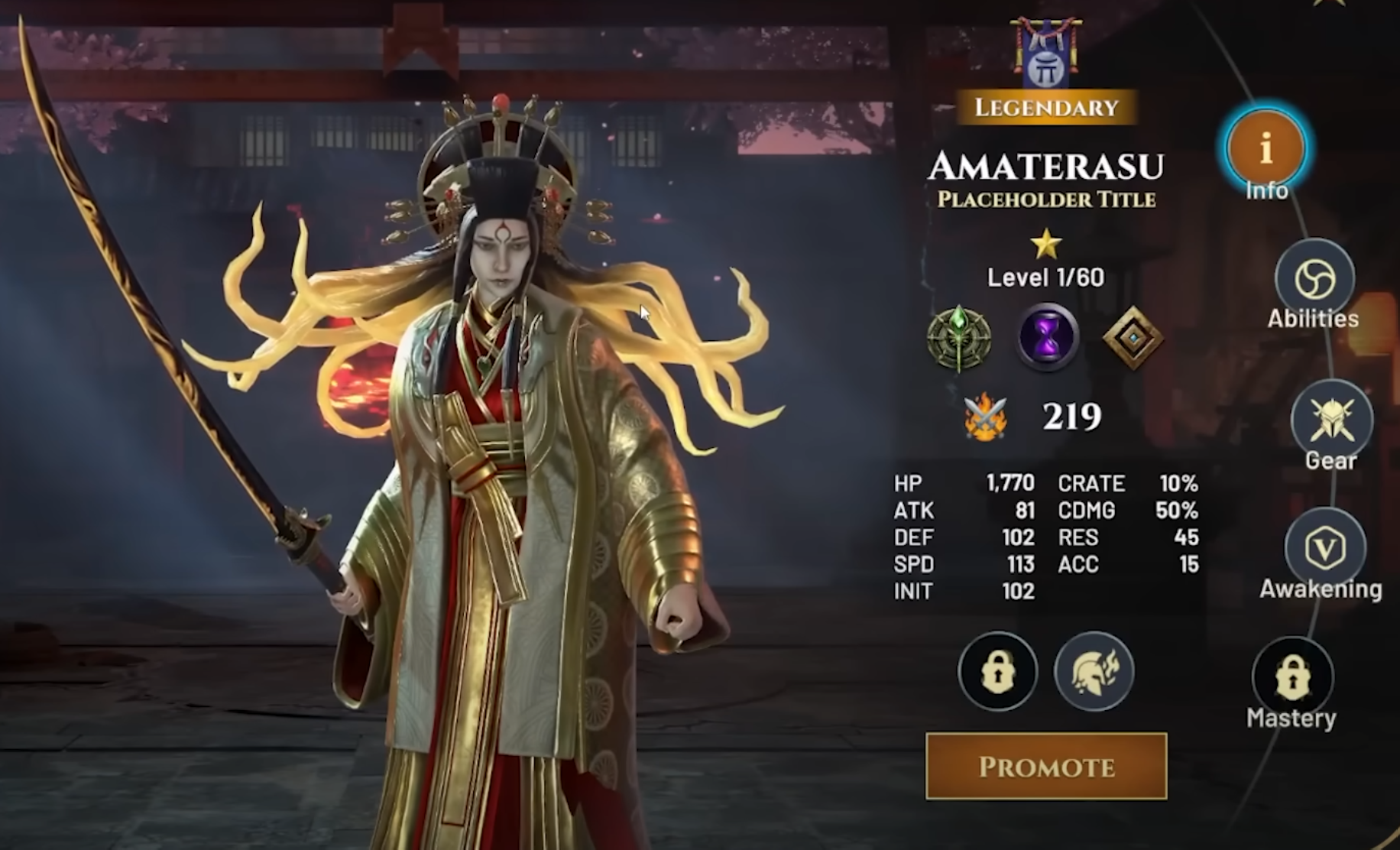Screen dimensions: 1400x850
Task: Open the Info tab
Action: (1266, 149)
